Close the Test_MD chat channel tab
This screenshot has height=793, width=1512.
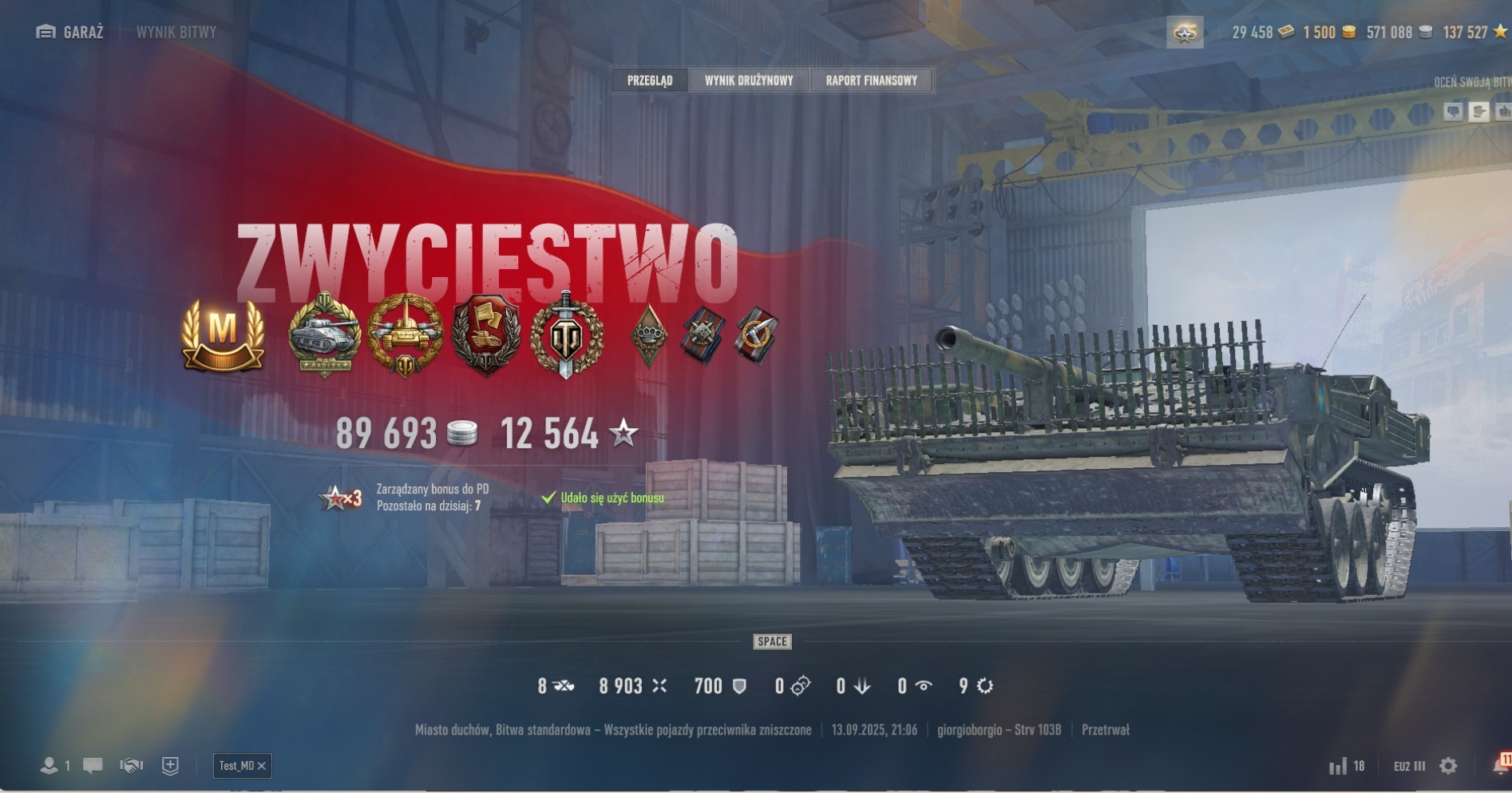pyautogui.click(x=262, y=766)
